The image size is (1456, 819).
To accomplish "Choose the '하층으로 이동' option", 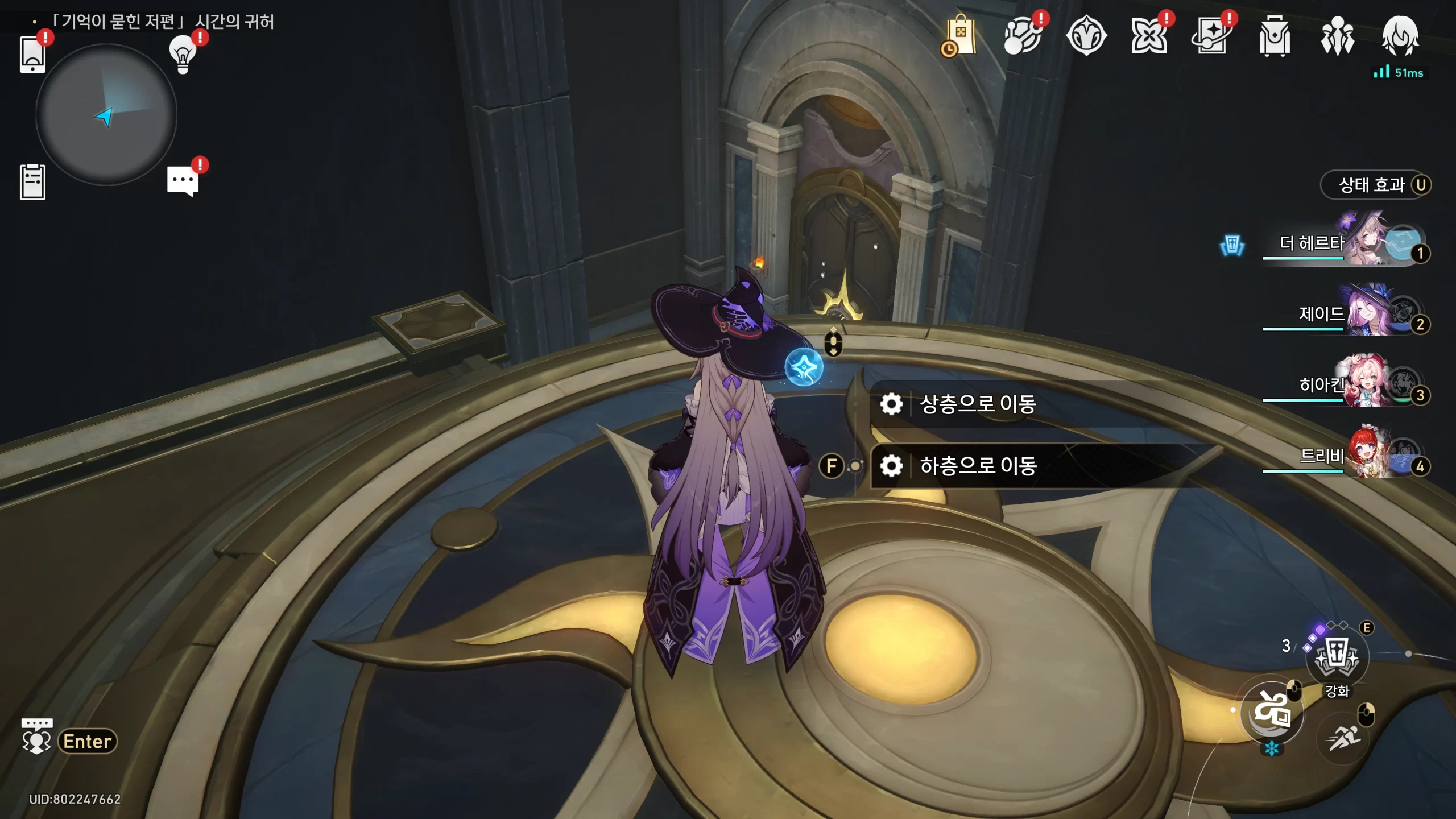I will (x=977, y=466).
